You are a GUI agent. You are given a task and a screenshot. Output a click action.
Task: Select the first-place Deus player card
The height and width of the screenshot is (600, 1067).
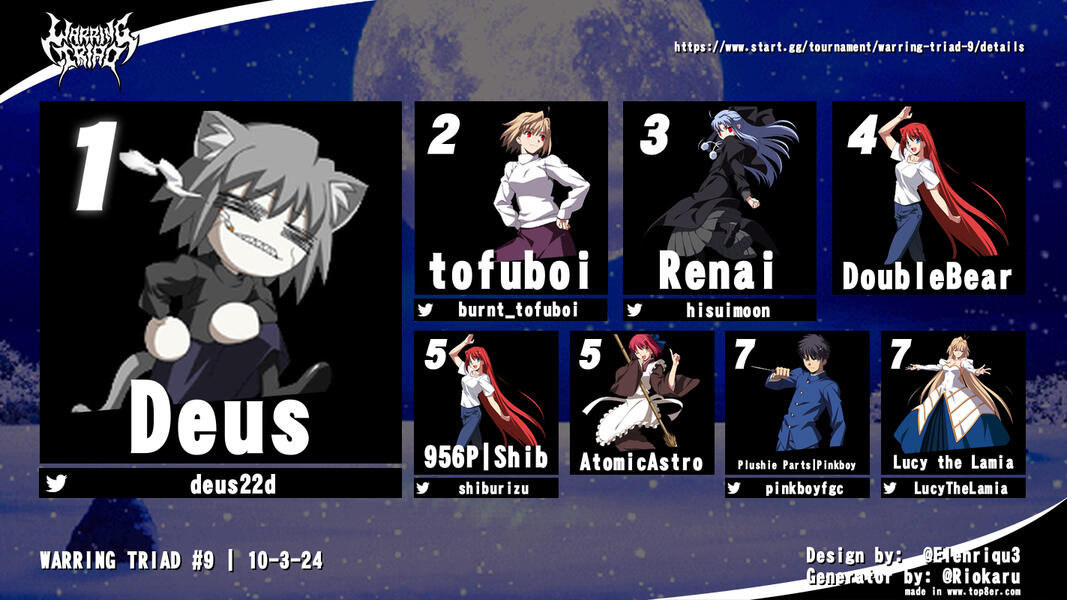tap(220, 282)
